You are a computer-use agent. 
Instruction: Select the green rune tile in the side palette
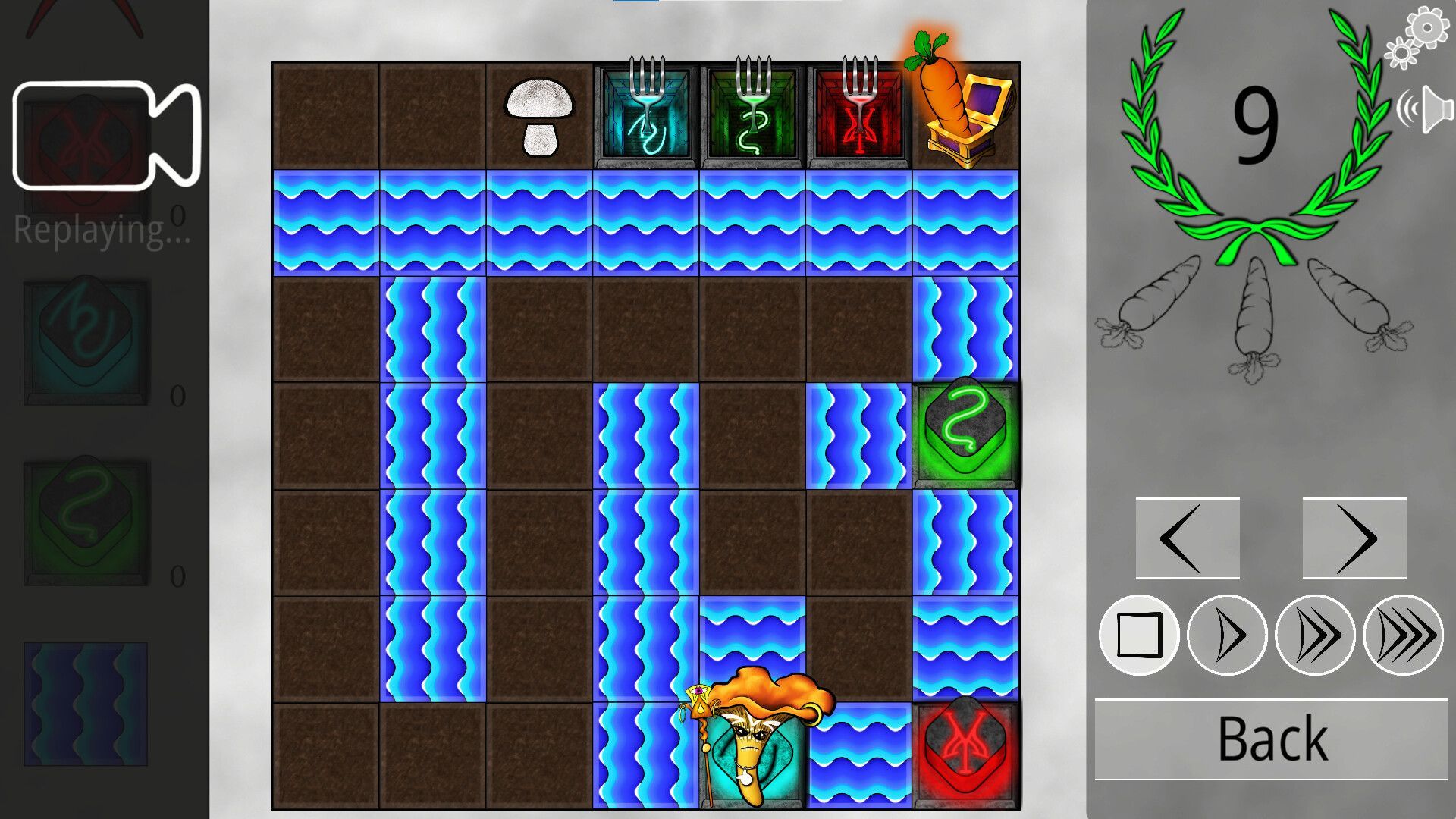pyautogui.click(x=86, y=523)
